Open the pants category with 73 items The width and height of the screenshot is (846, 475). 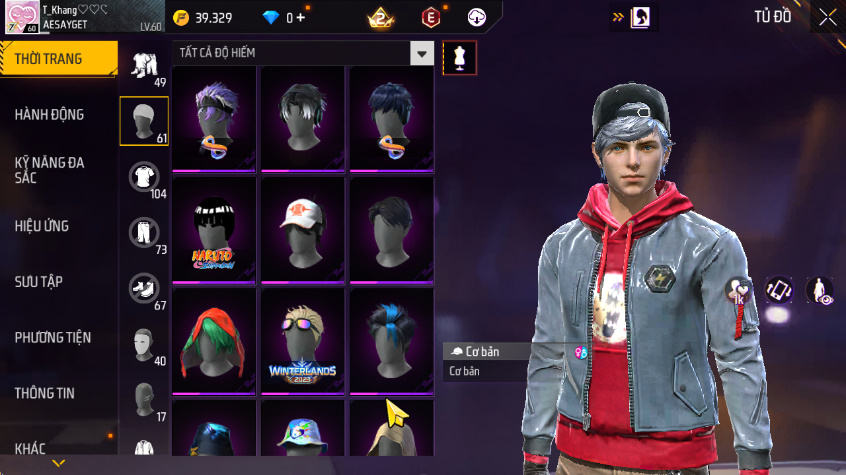(x=144, y=234)
